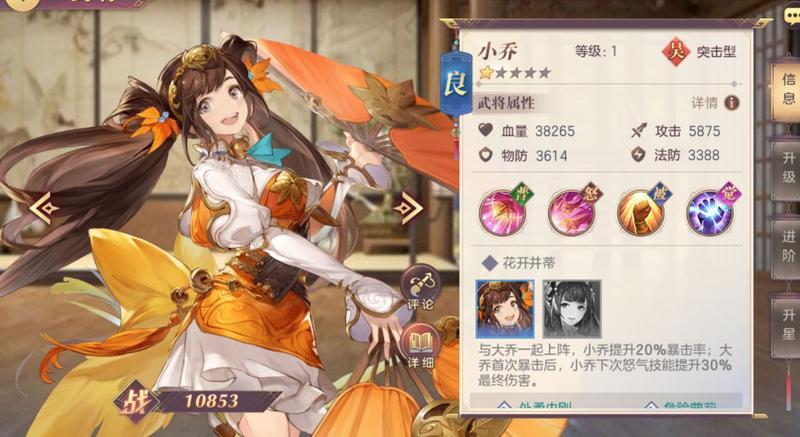This screenshot has width=800, height=437.
Task: Select the 普 normal attack skill icon
Action: click(x=505, y=210)
